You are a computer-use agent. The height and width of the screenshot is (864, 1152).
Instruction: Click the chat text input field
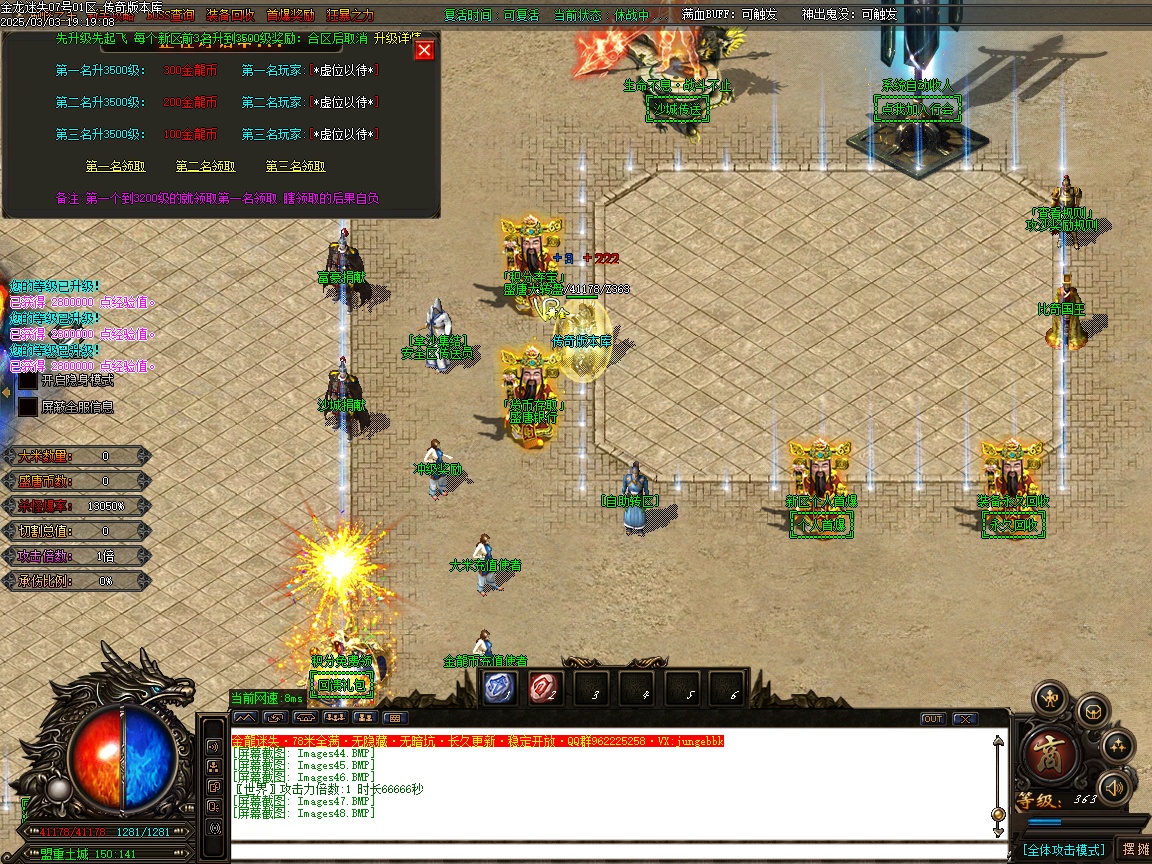[610, 852]
